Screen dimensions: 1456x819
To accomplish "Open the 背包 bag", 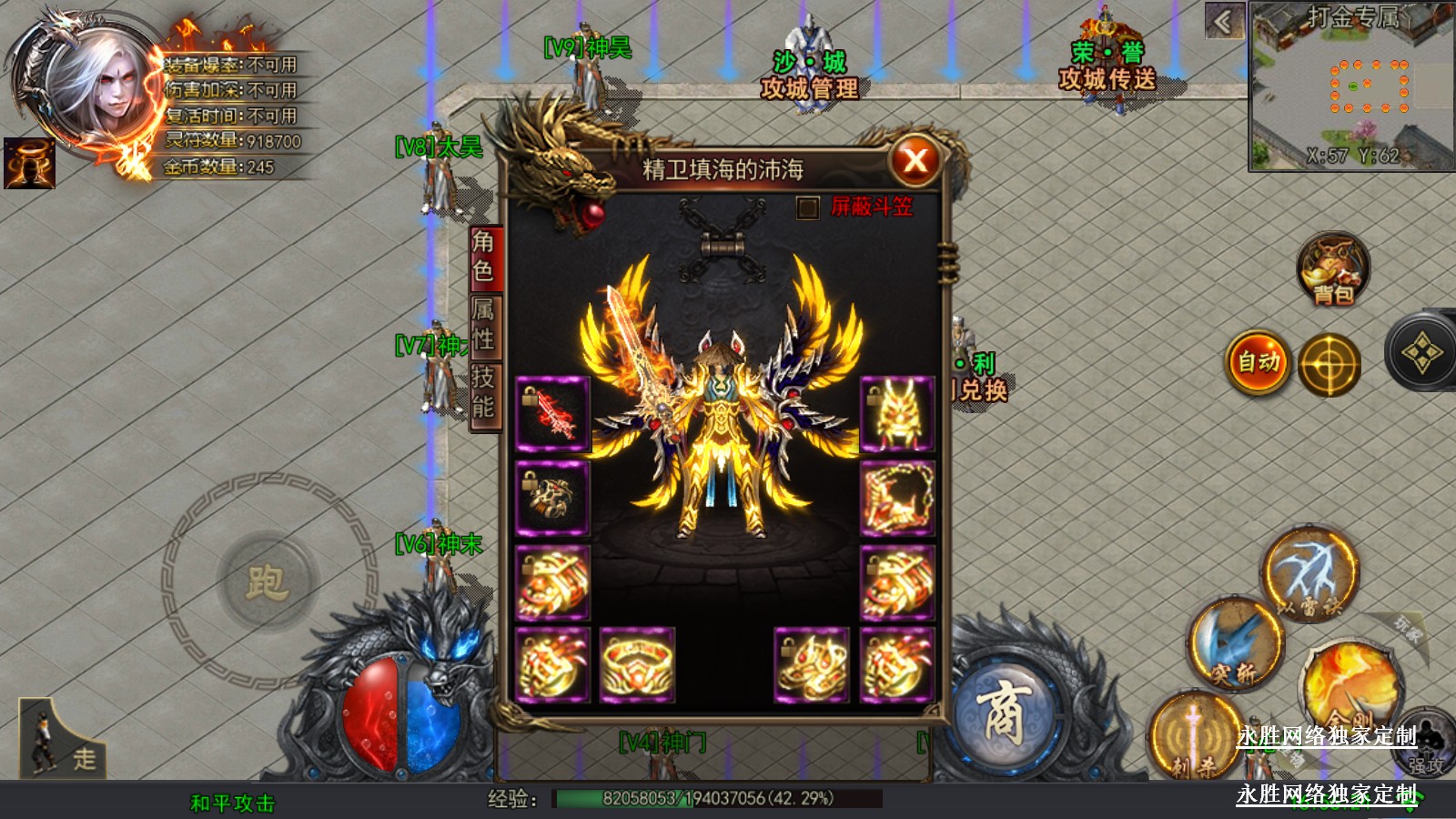I will [1333, 270].
